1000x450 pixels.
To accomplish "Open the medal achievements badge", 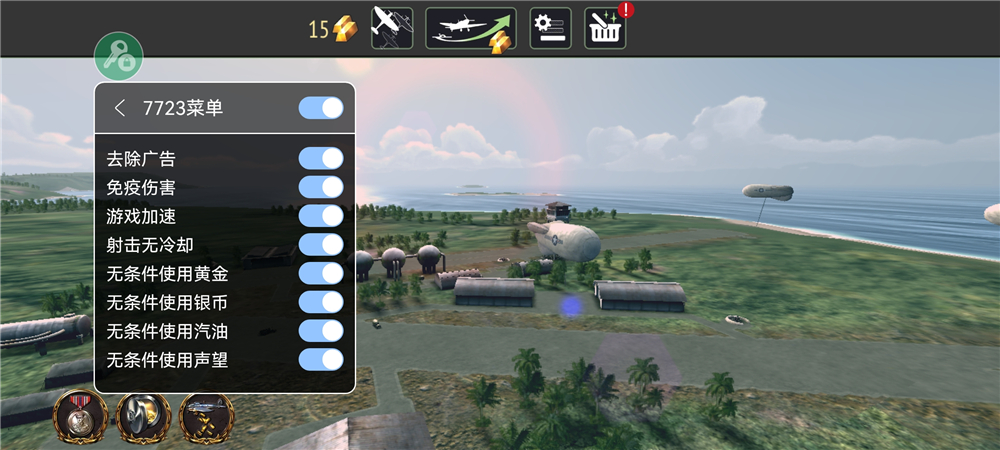I will [81, 417].
